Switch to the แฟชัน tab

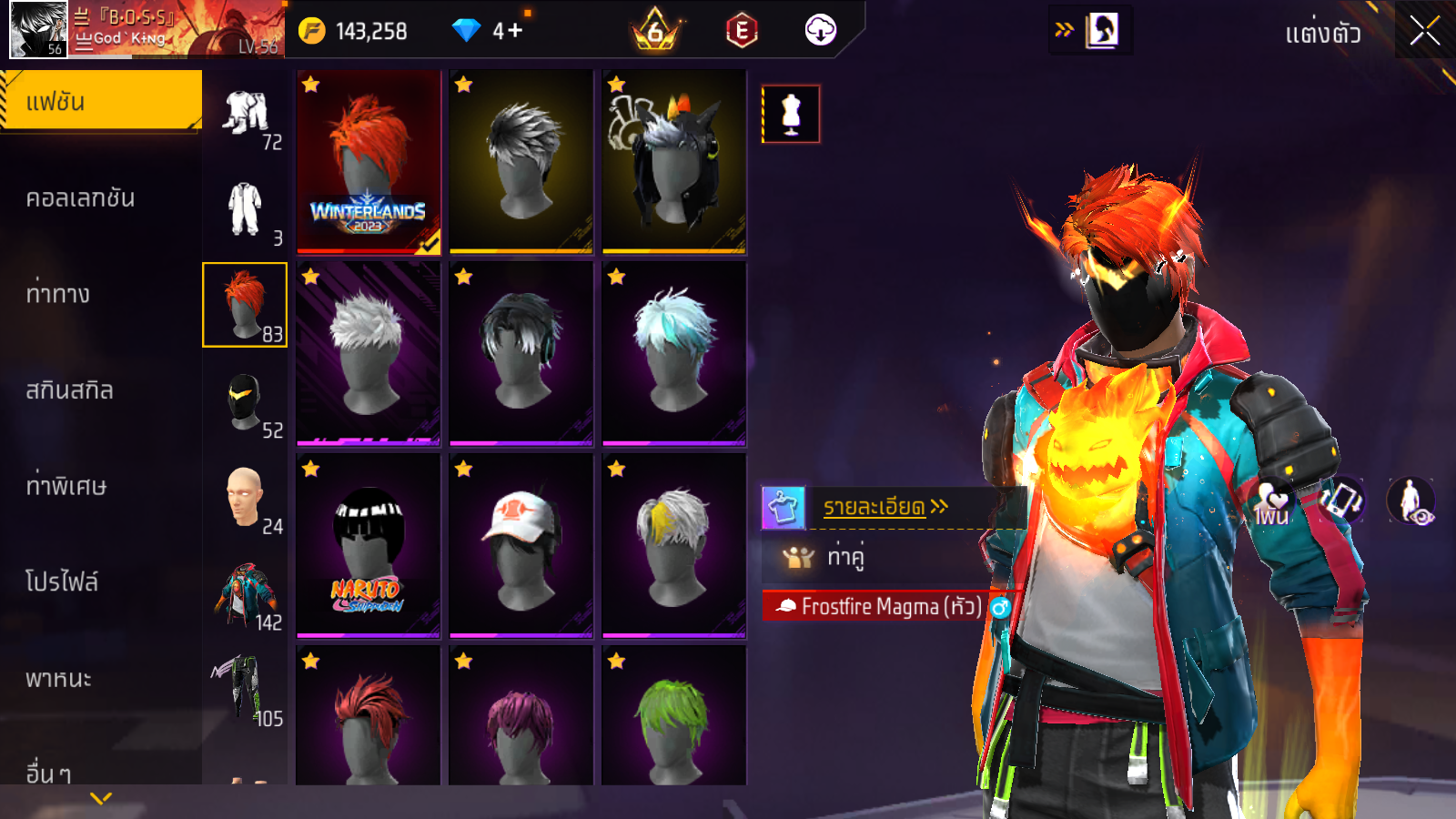click(100, 102)
